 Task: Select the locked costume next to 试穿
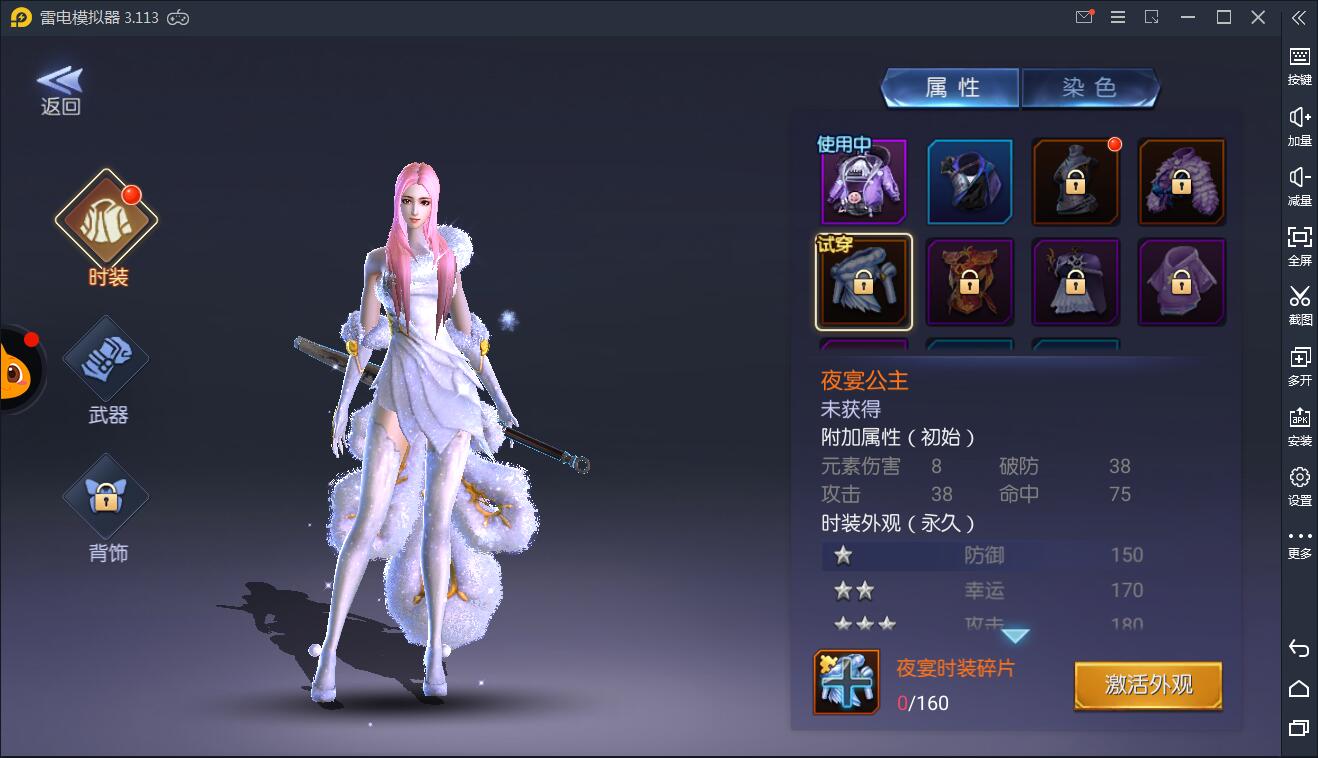[x=970, y=281]
